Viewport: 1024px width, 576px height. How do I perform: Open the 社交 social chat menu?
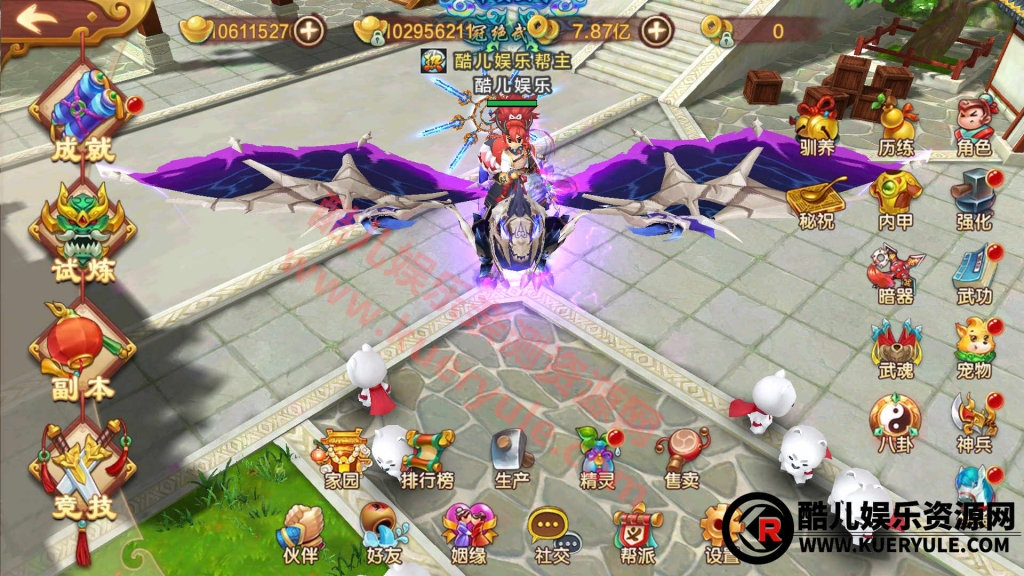point(551,532)
